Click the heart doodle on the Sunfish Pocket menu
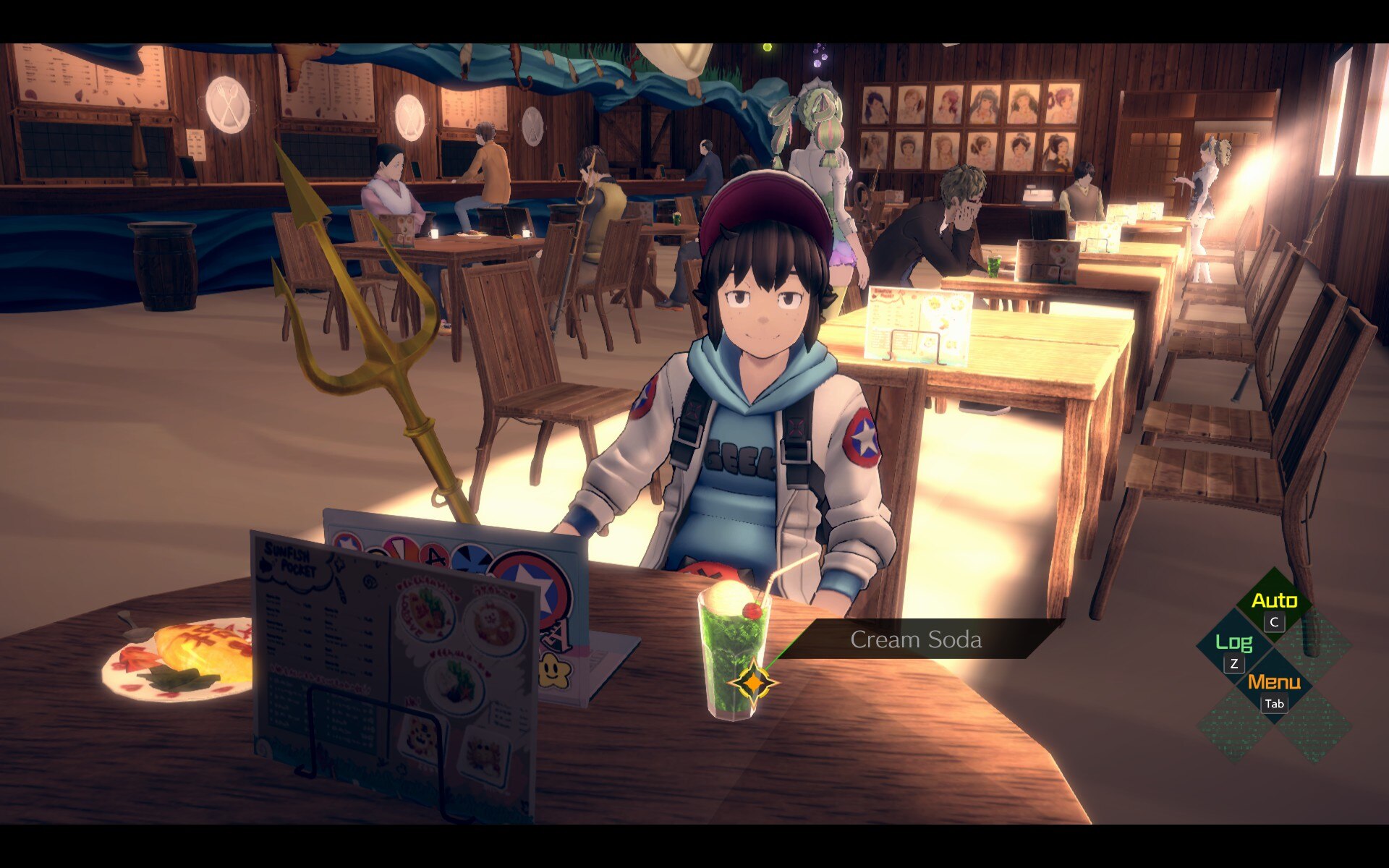1389x868 pixels. [456, 599]
